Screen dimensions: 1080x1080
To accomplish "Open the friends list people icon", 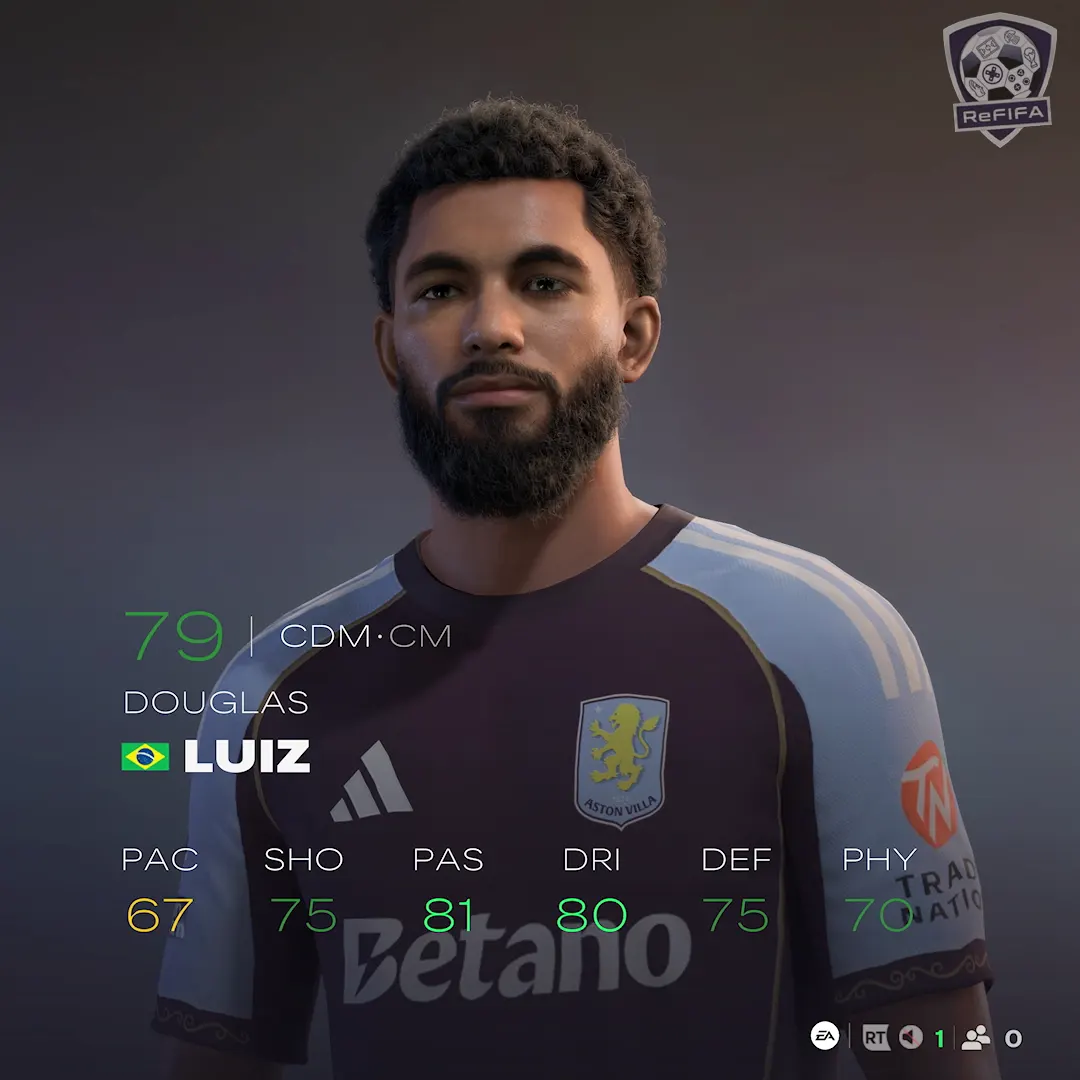I will 976,1038.
